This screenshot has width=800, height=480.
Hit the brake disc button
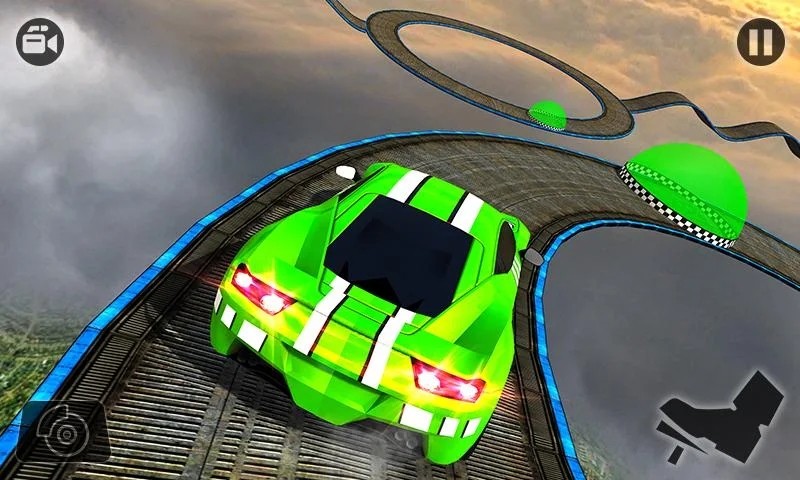point(62,430)
